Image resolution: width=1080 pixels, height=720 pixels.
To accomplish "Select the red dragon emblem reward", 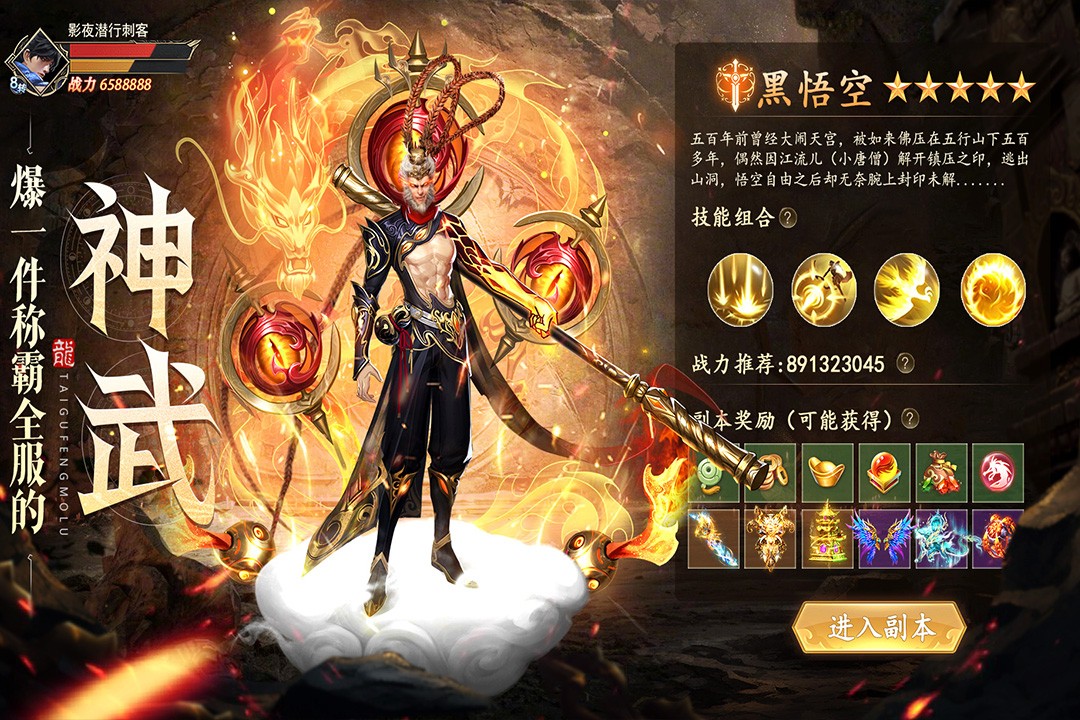I will point(997,473).
